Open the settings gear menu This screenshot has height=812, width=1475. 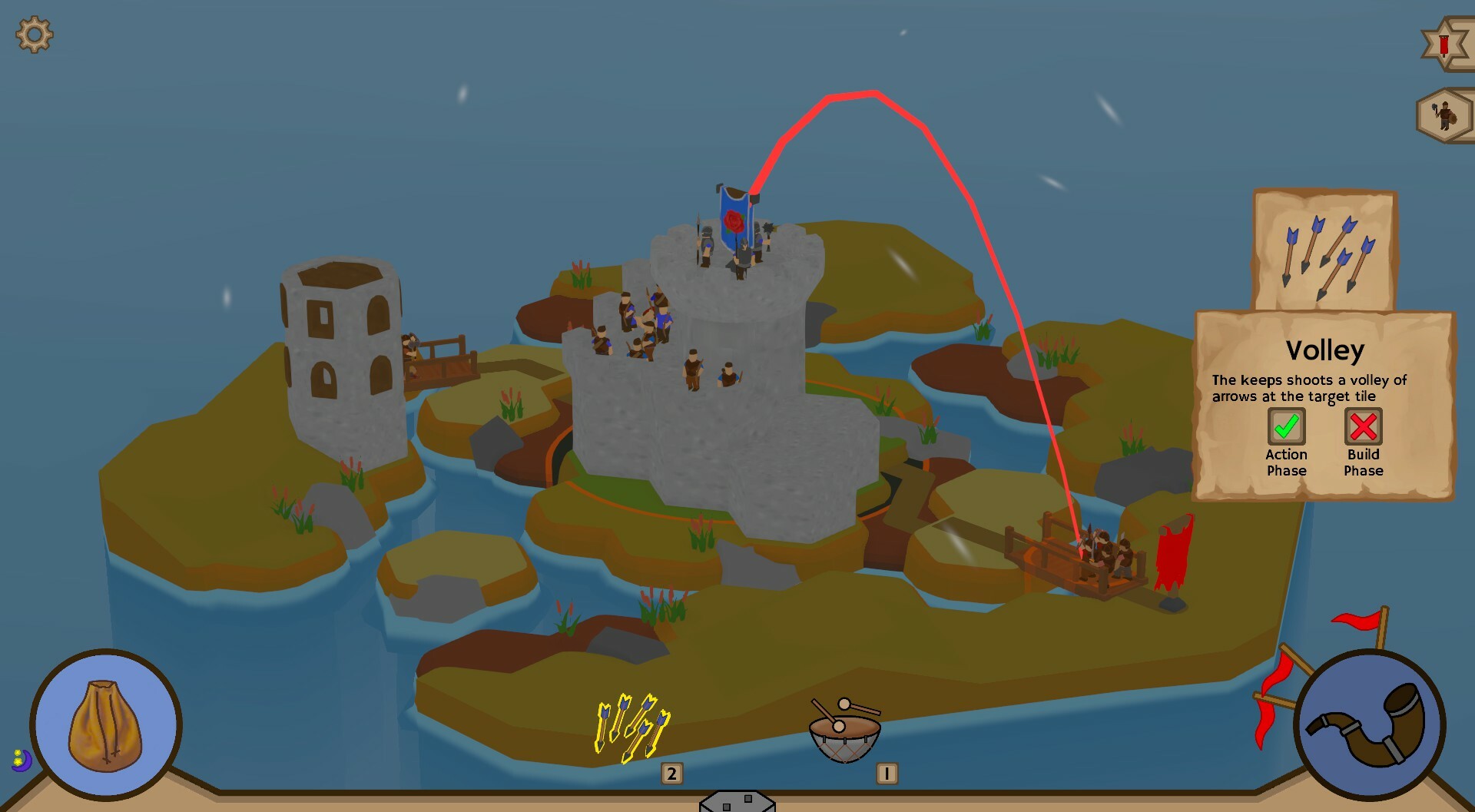pyautogui.click(x=34, y=34)
